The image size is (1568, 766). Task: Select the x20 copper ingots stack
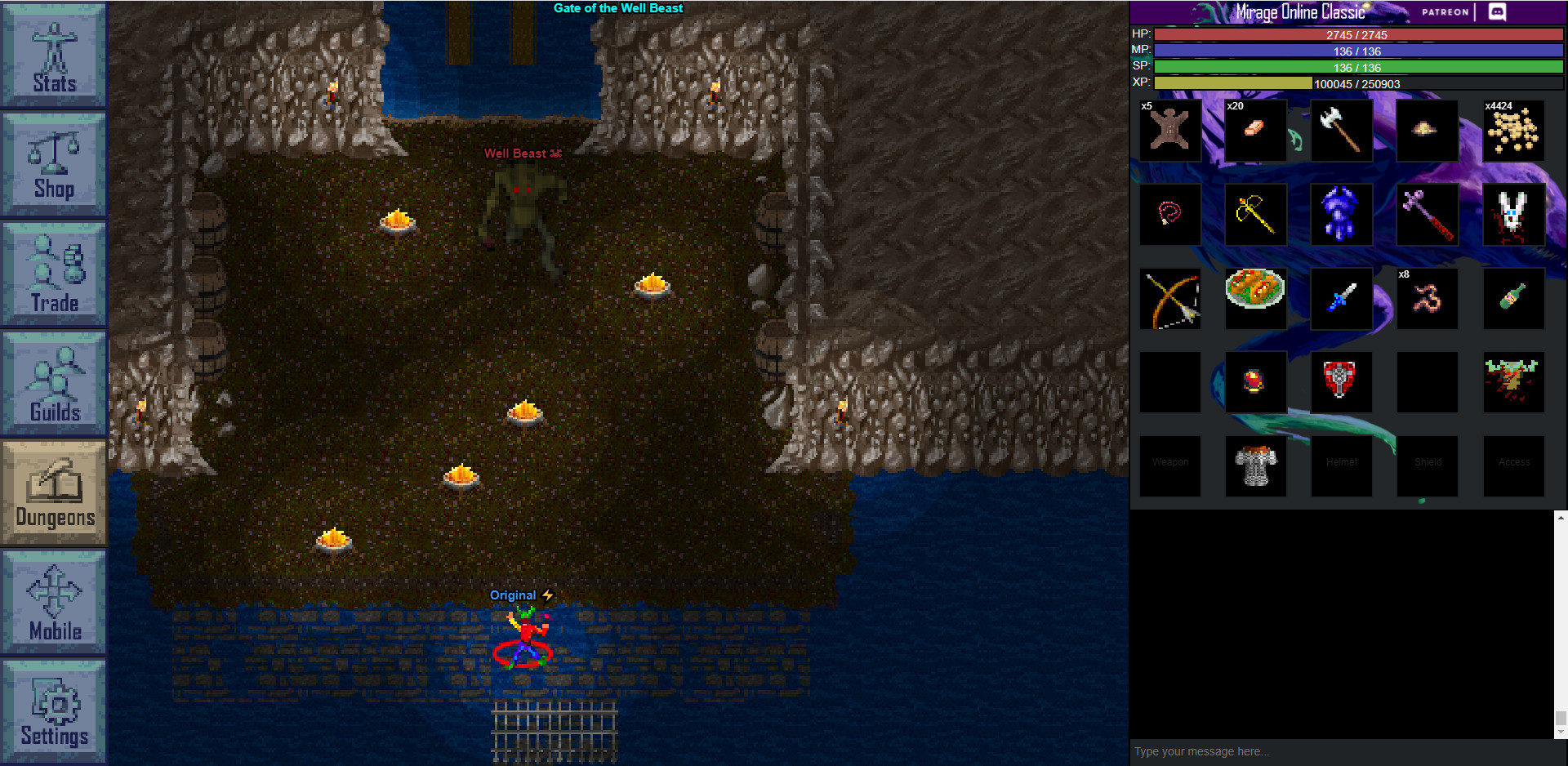coord(1255,131)
